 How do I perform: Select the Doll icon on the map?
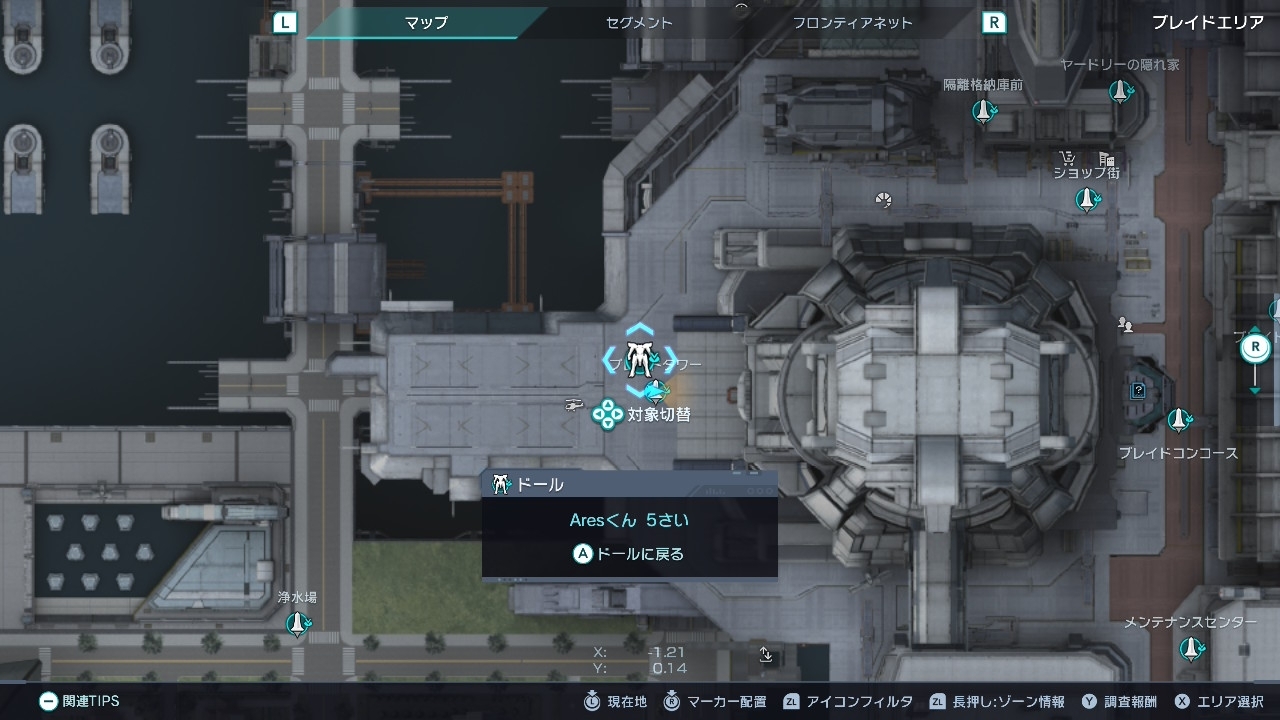pyautogui.click(x=638, y=358)
